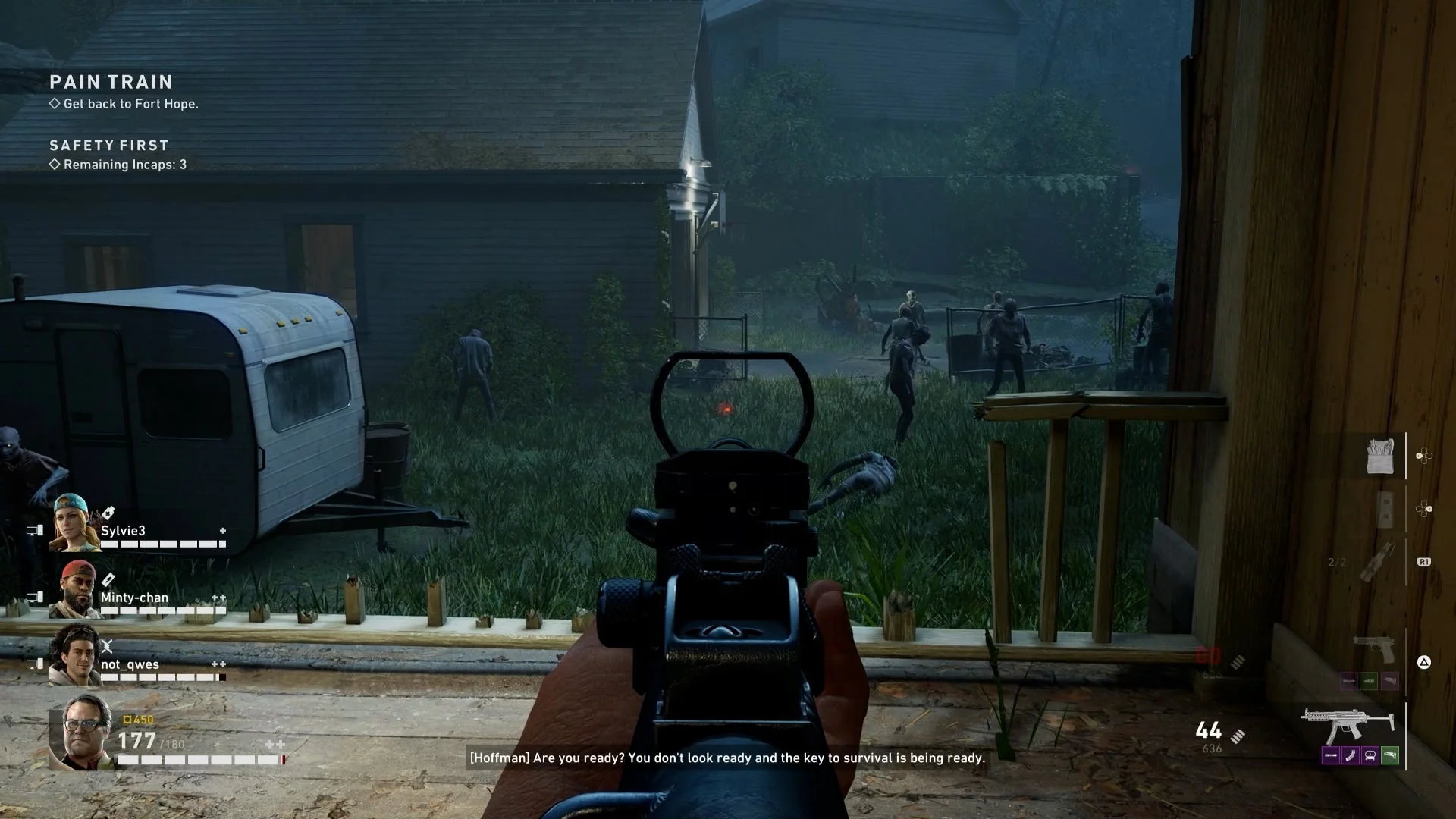
Task: Click Minty-chan's teammate portrait
Action: (x=74, y=589)
